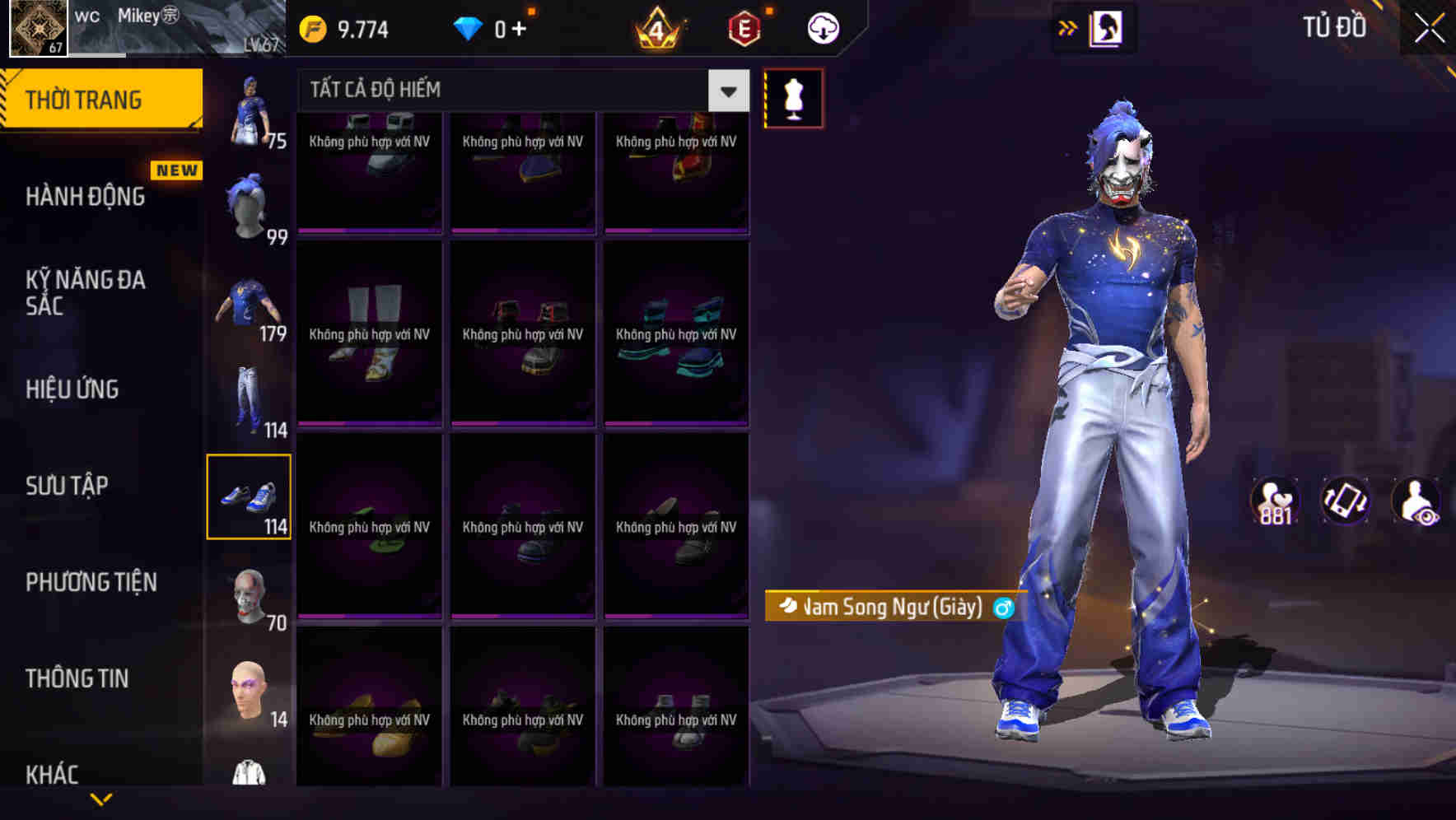Collapse the left menu with bottom chevron

pyautogui.click(x=100, y=797)
